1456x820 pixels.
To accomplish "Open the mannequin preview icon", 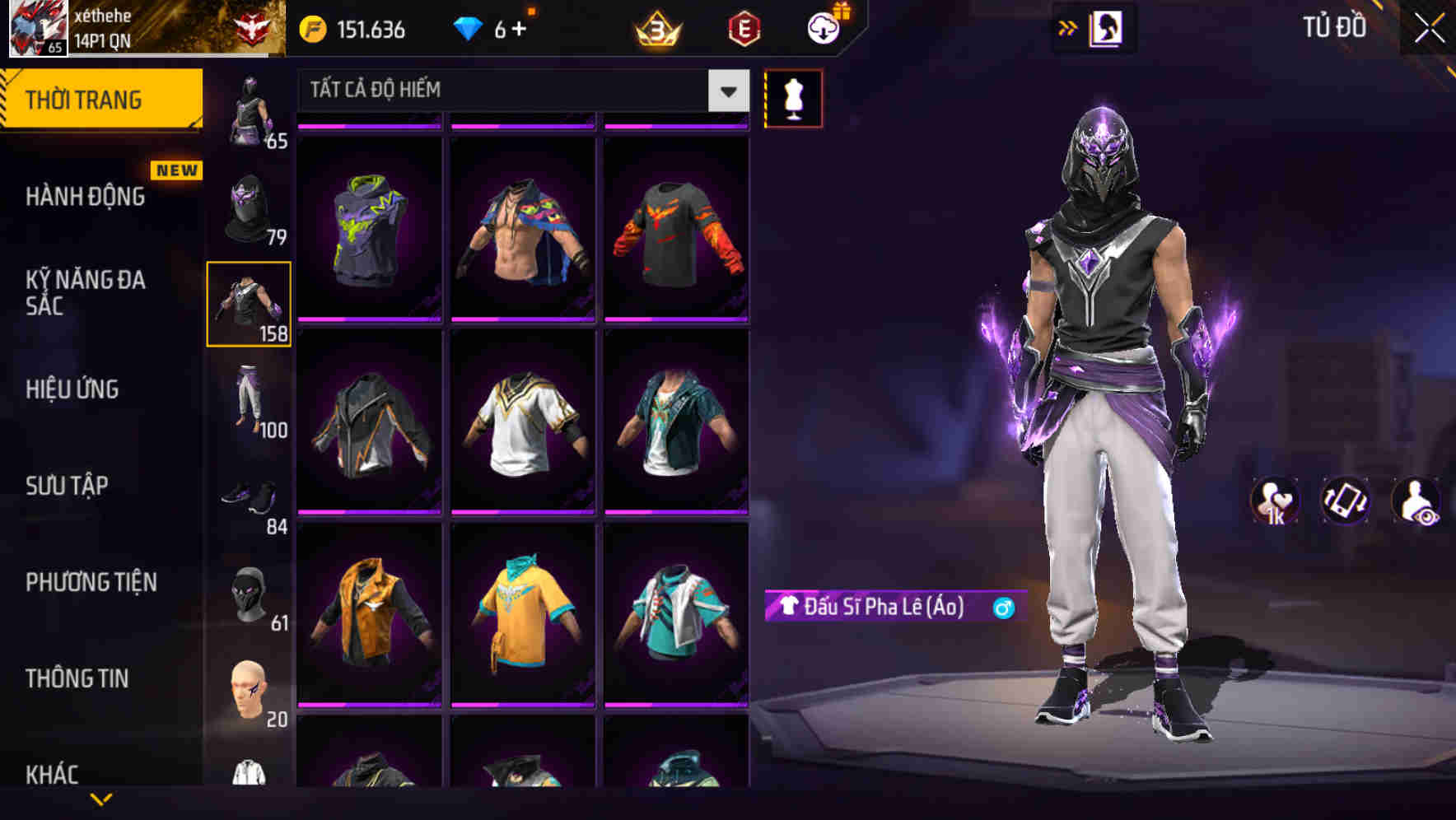I will (x=793, y=98).
